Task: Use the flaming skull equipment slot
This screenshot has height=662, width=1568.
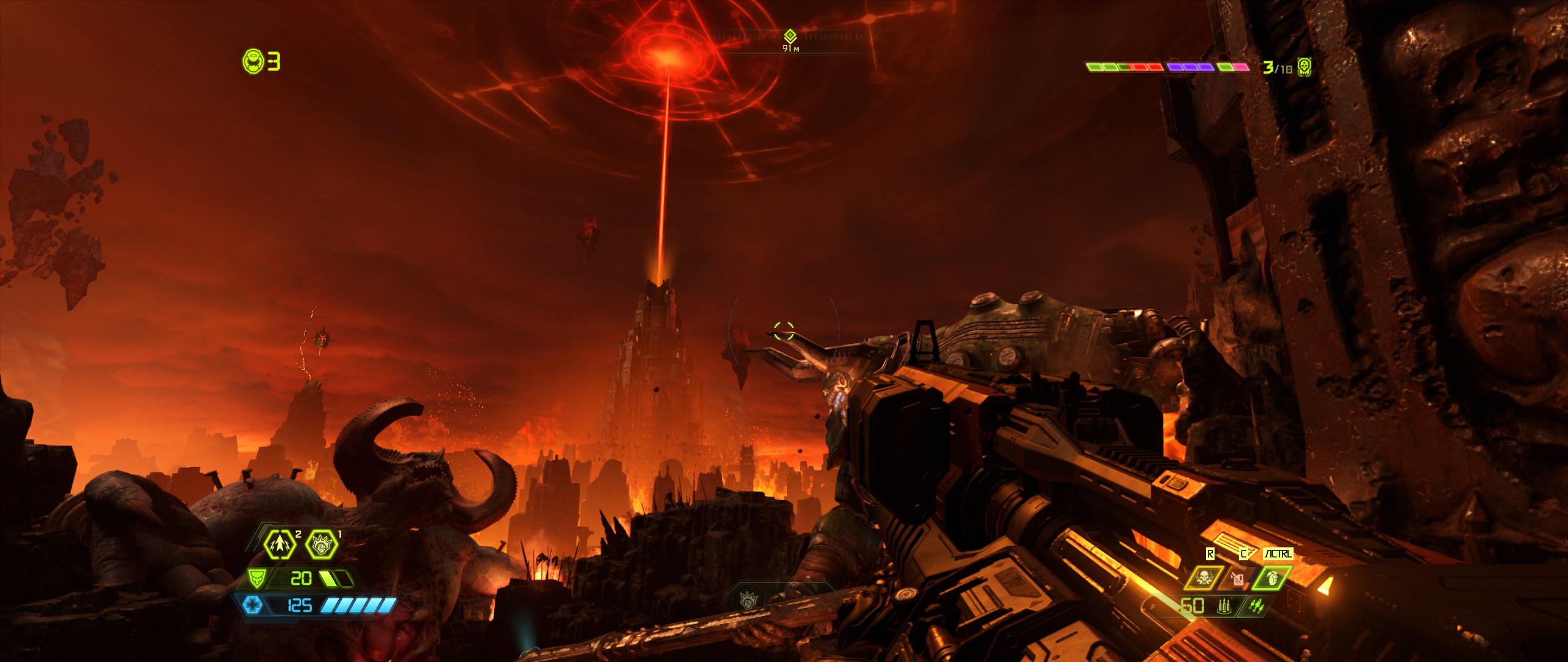Action: (1203, 578)
